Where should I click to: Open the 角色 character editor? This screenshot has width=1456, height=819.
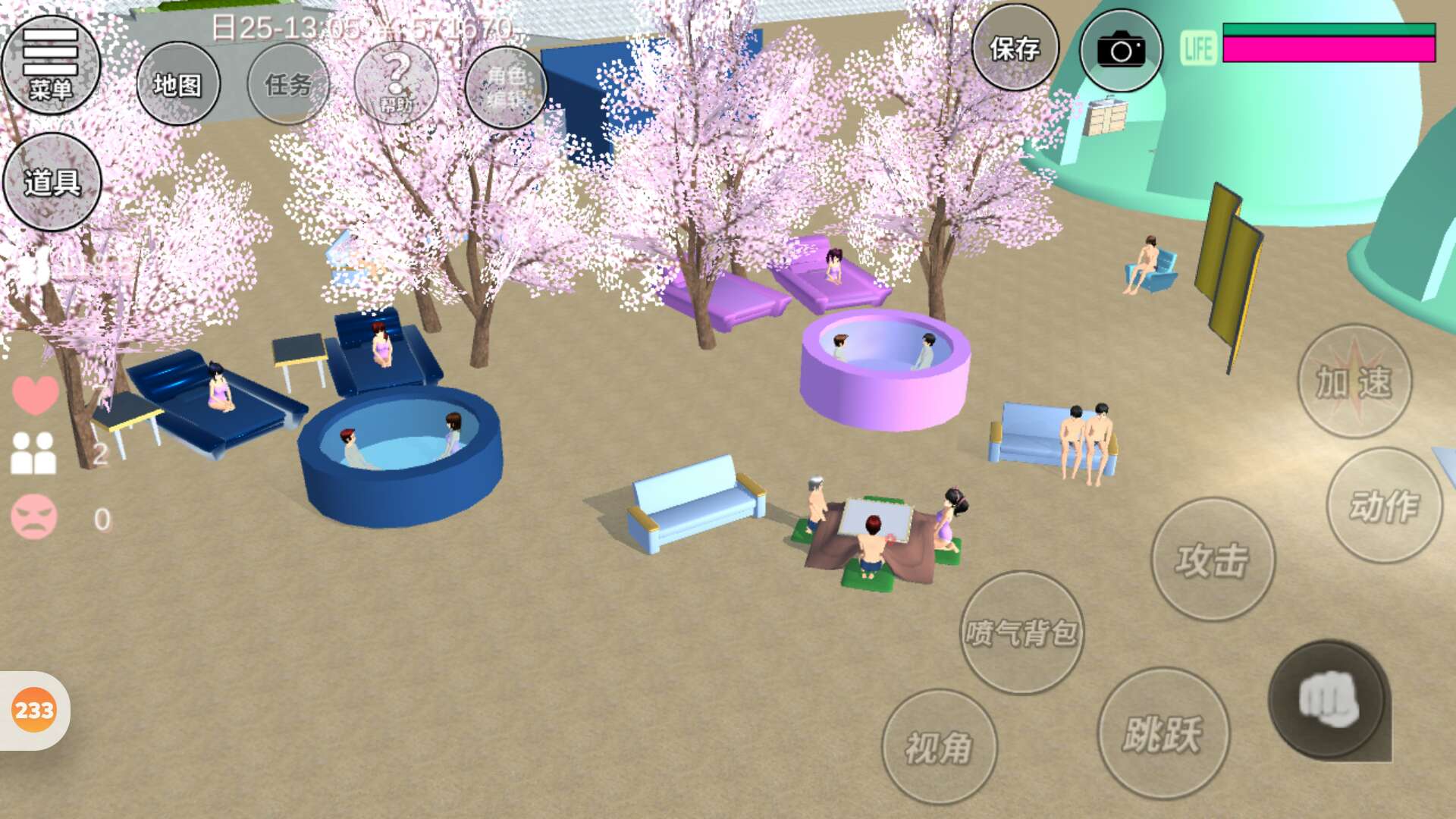pos(506,87)
